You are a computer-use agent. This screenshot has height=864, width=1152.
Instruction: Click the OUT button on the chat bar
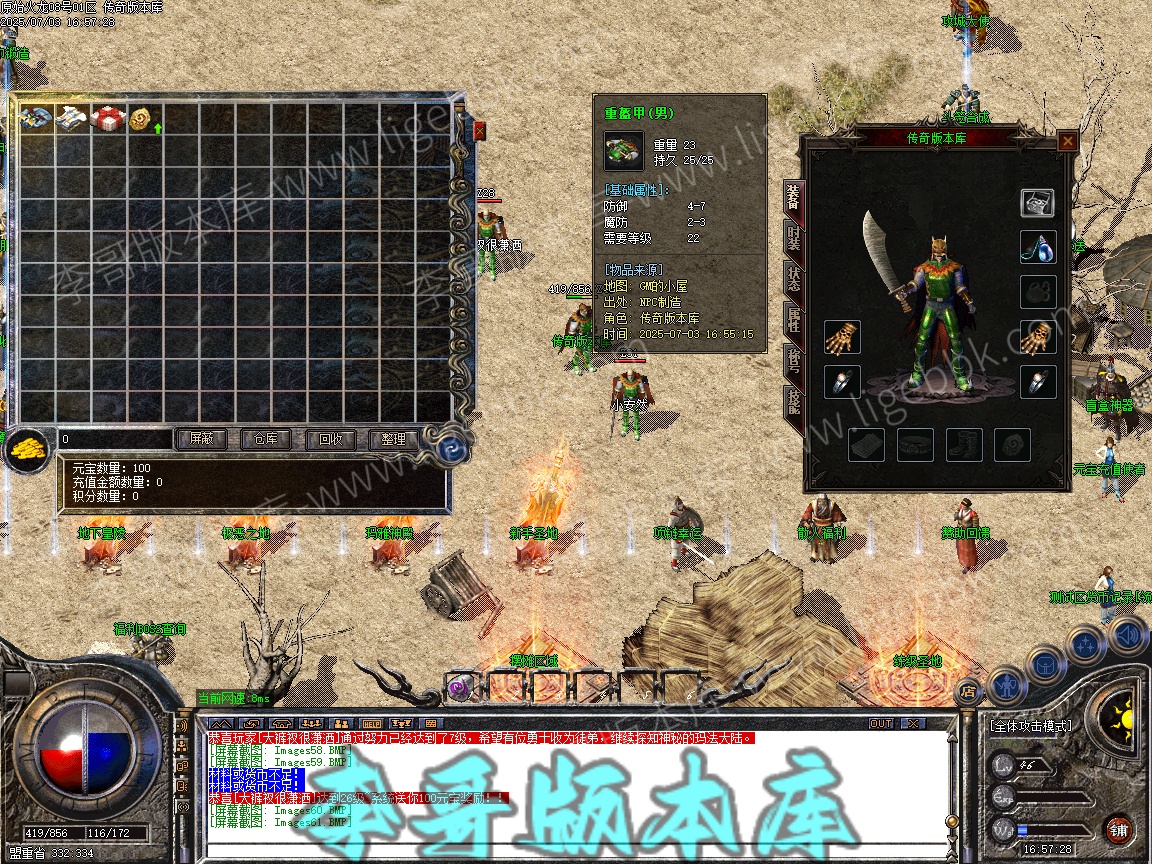[x=881, y=723]
